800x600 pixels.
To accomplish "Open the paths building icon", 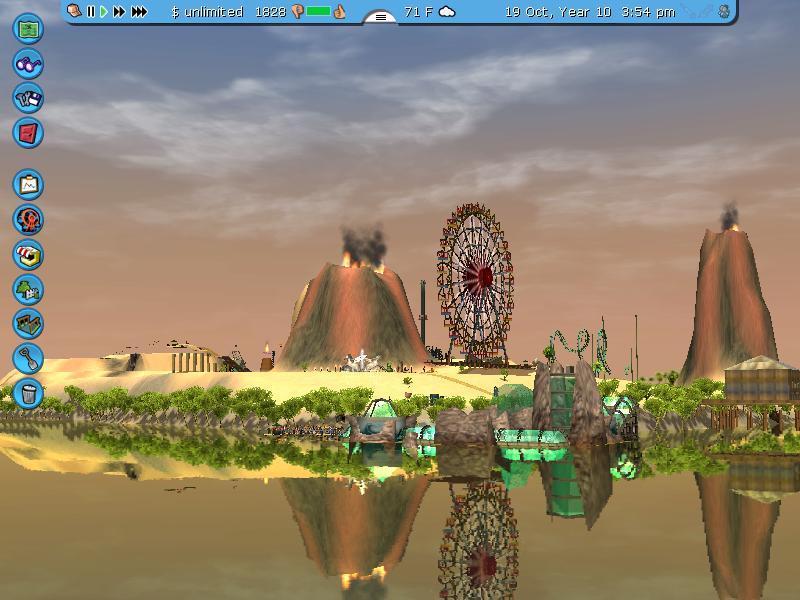I will [28, 324].
